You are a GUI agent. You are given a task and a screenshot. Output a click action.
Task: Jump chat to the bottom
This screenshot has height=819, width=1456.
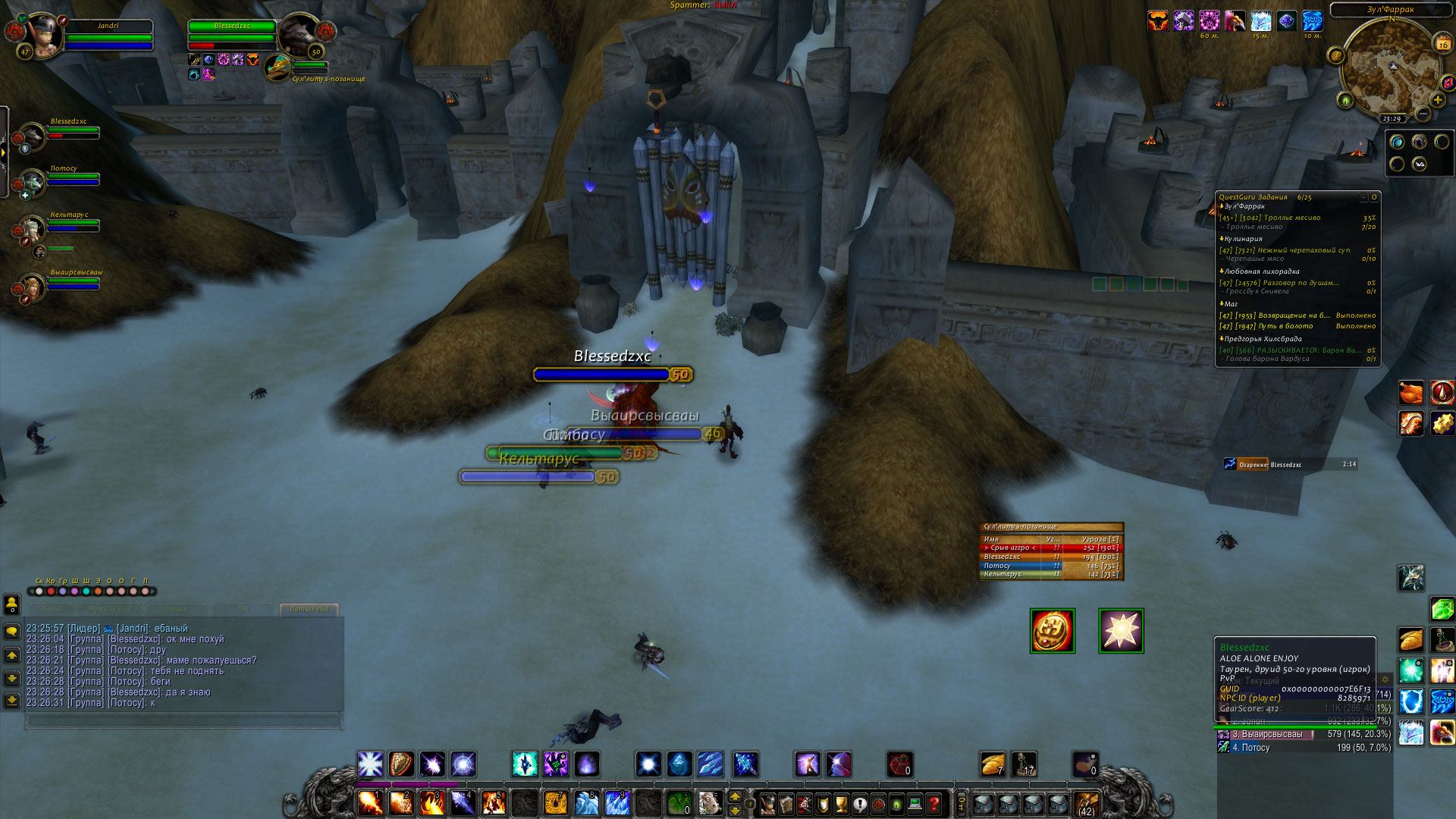(x=12, y=700)
